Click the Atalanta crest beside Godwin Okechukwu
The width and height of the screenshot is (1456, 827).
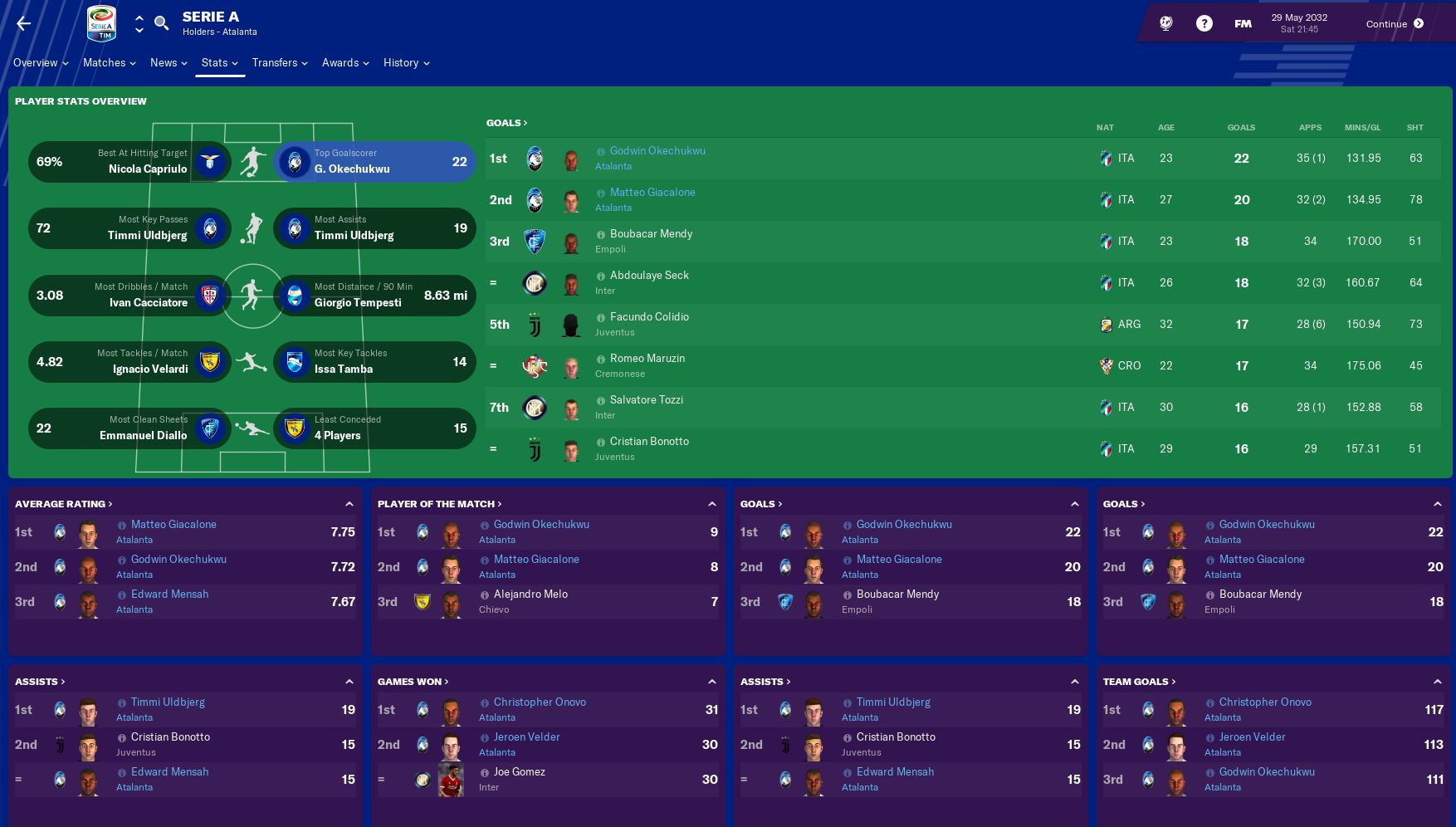pyautogui.click(x=535, y=158)
